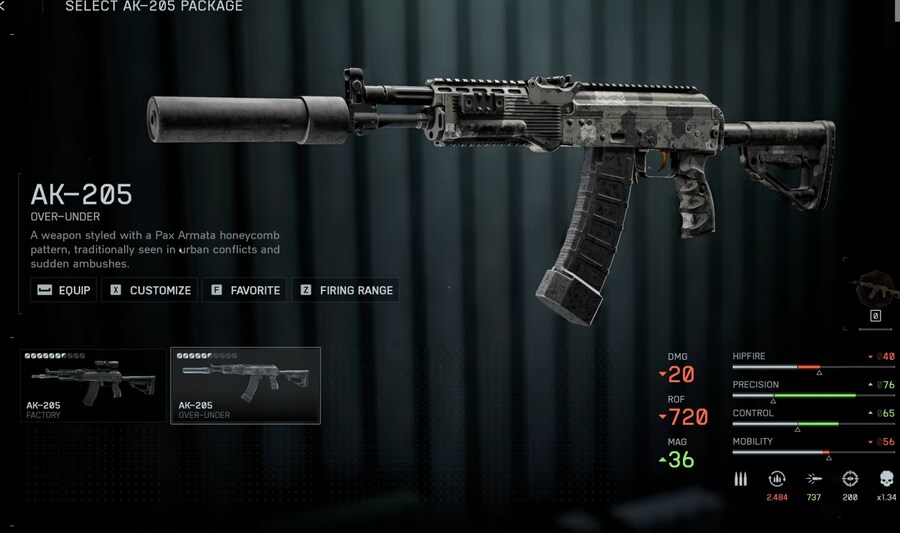
Task: Equip the AK-205 Over-Under package
Action: (x=64, y=290)
